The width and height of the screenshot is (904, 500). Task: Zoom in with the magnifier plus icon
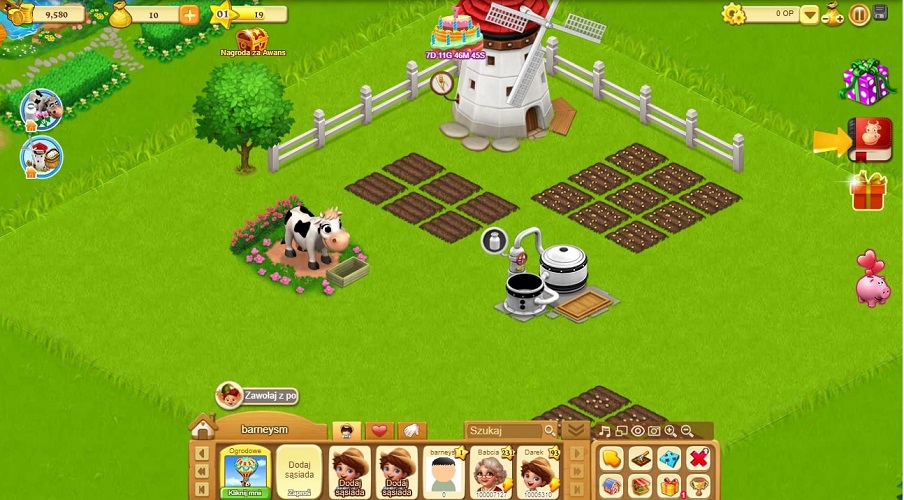coord(670,431)
